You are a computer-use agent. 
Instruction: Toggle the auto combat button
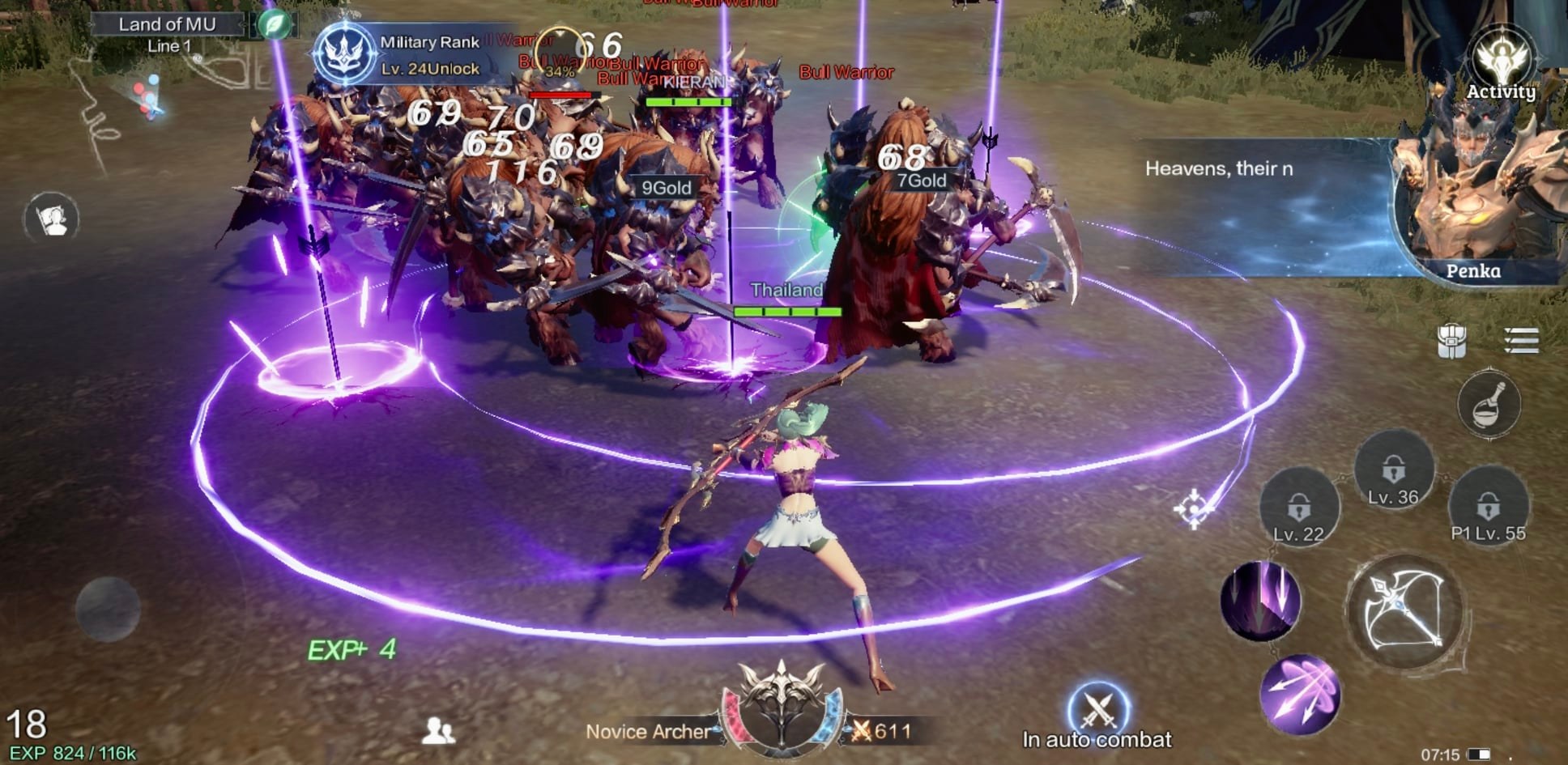[x=1097, y=711]
